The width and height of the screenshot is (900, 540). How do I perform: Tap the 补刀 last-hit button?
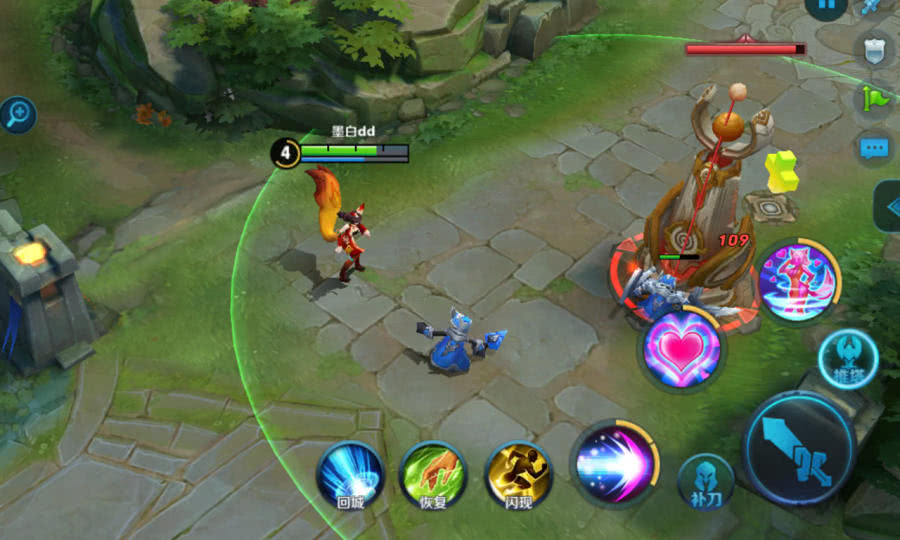click(706, 480)
